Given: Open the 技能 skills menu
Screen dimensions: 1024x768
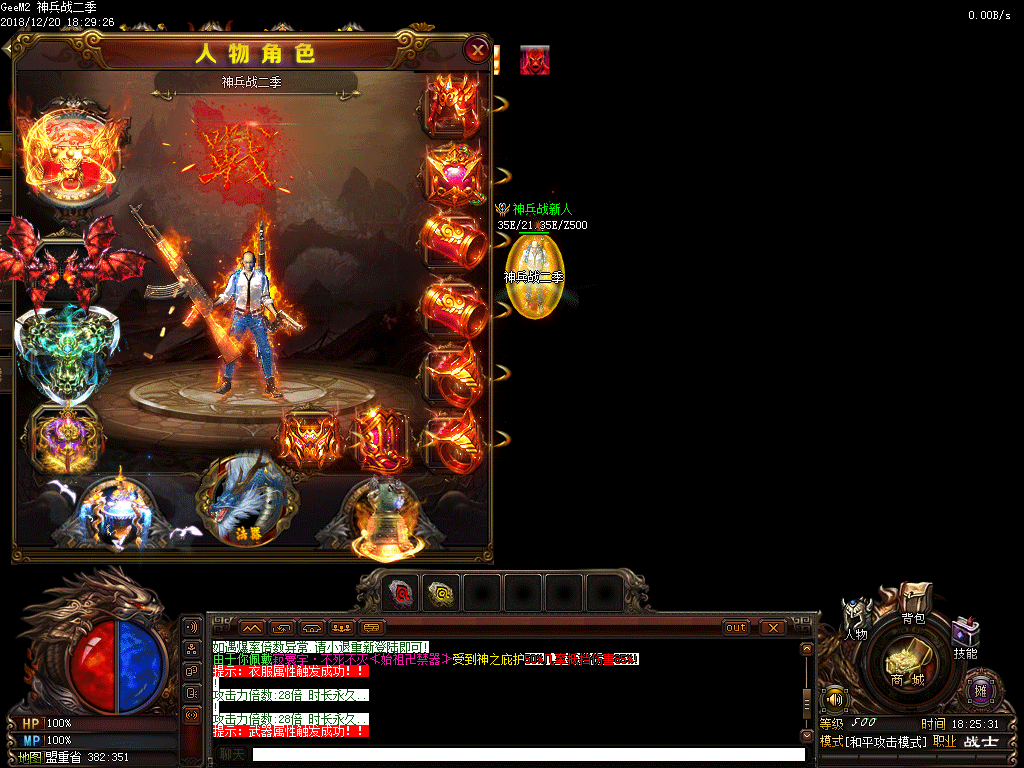Looking at the screenshot, I should coord(965,638).
